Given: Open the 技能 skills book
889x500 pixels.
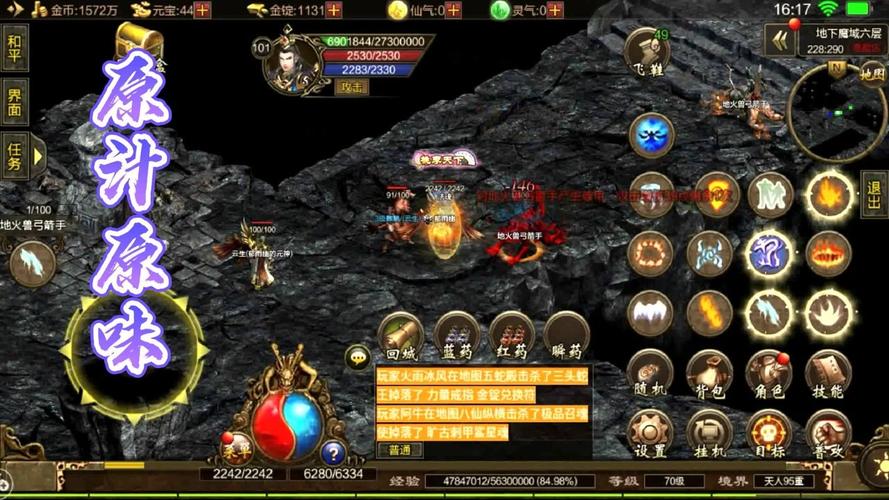Looking at the screenshot, I should (x=829, y=371).
